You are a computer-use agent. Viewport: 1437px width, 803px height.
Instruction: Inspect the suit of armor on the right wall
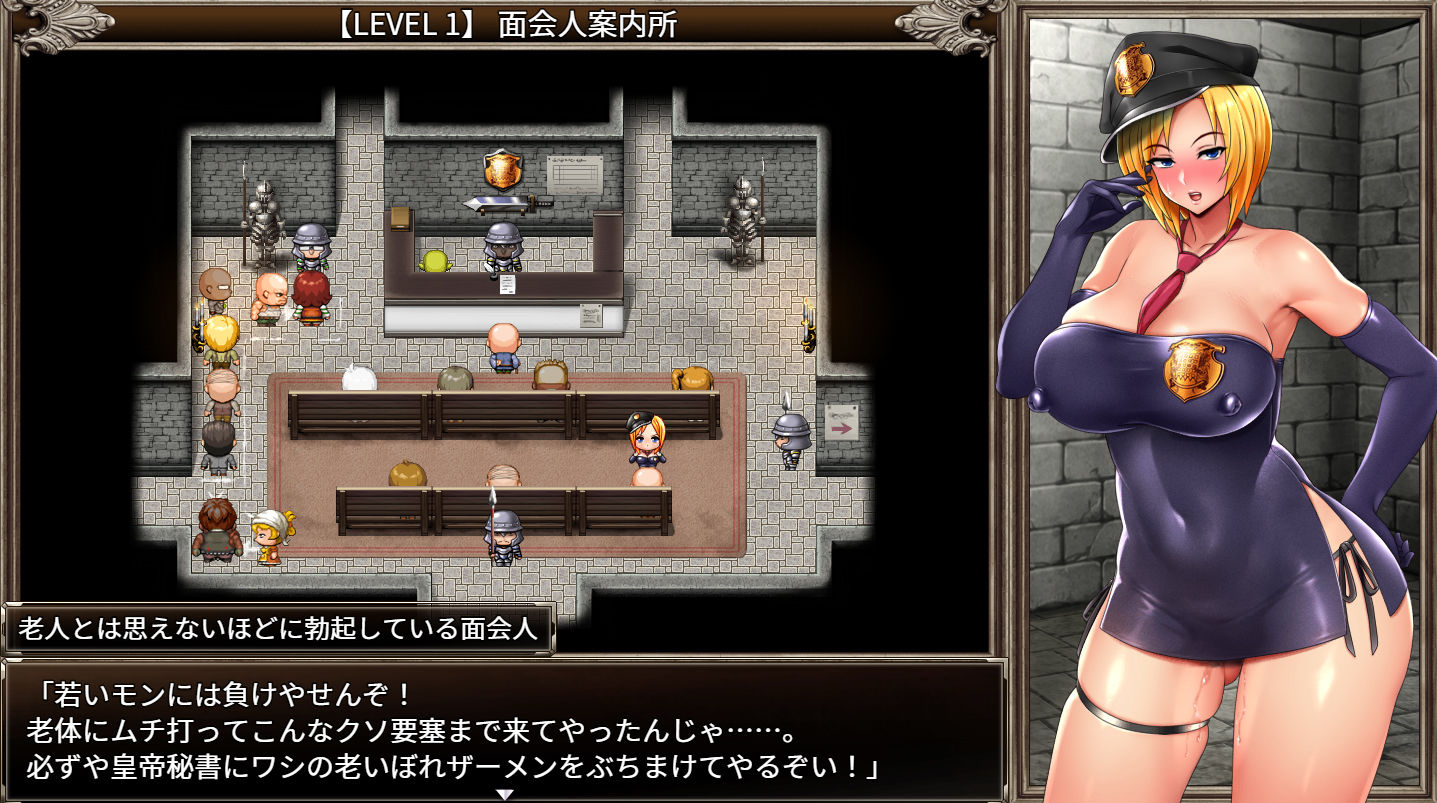[x=742, y=220]
